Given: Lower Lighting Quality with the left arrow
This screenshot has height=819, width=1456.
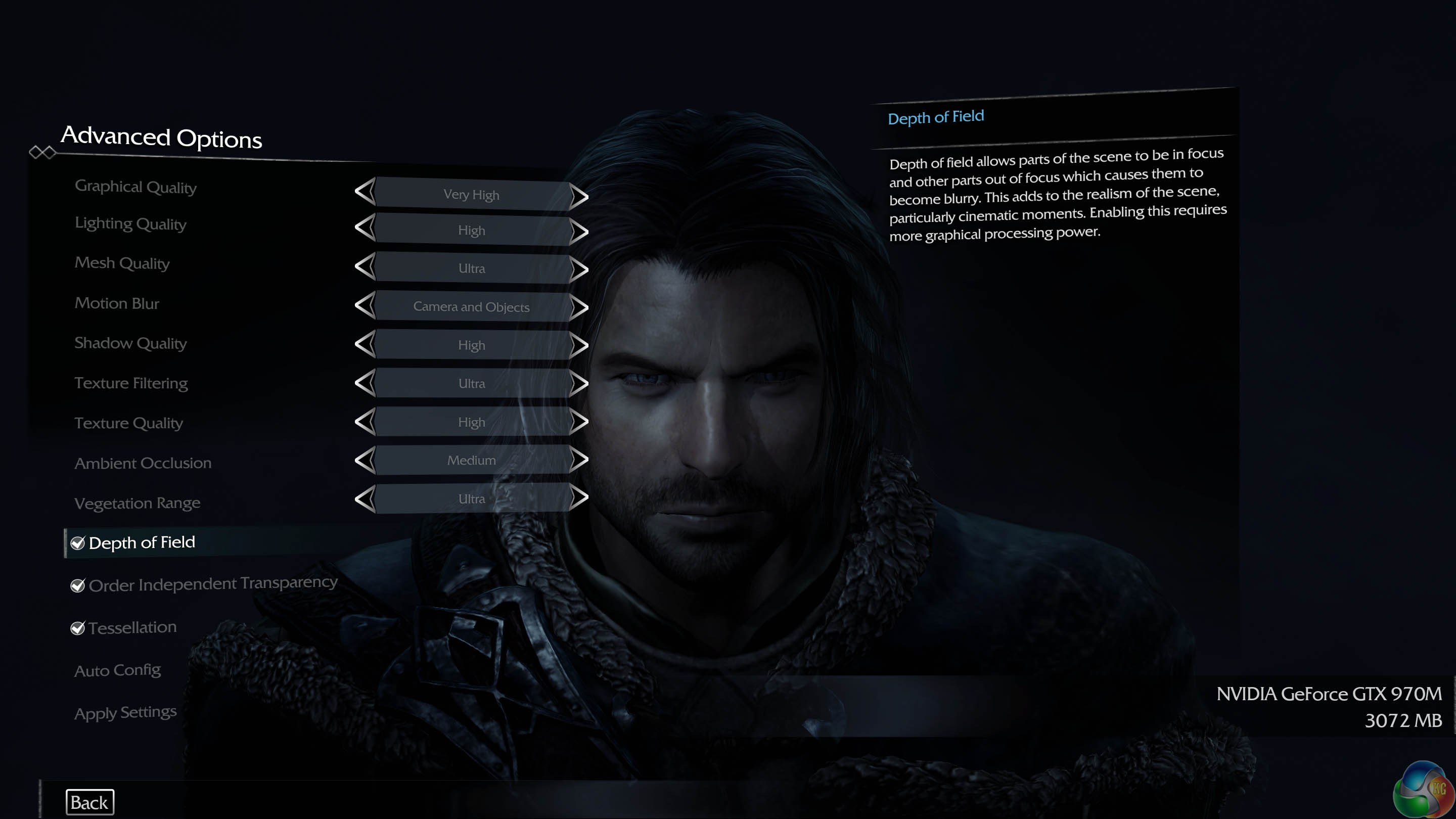Looking at the screenshot, I should pyautogui.click(x=365, y=228).
